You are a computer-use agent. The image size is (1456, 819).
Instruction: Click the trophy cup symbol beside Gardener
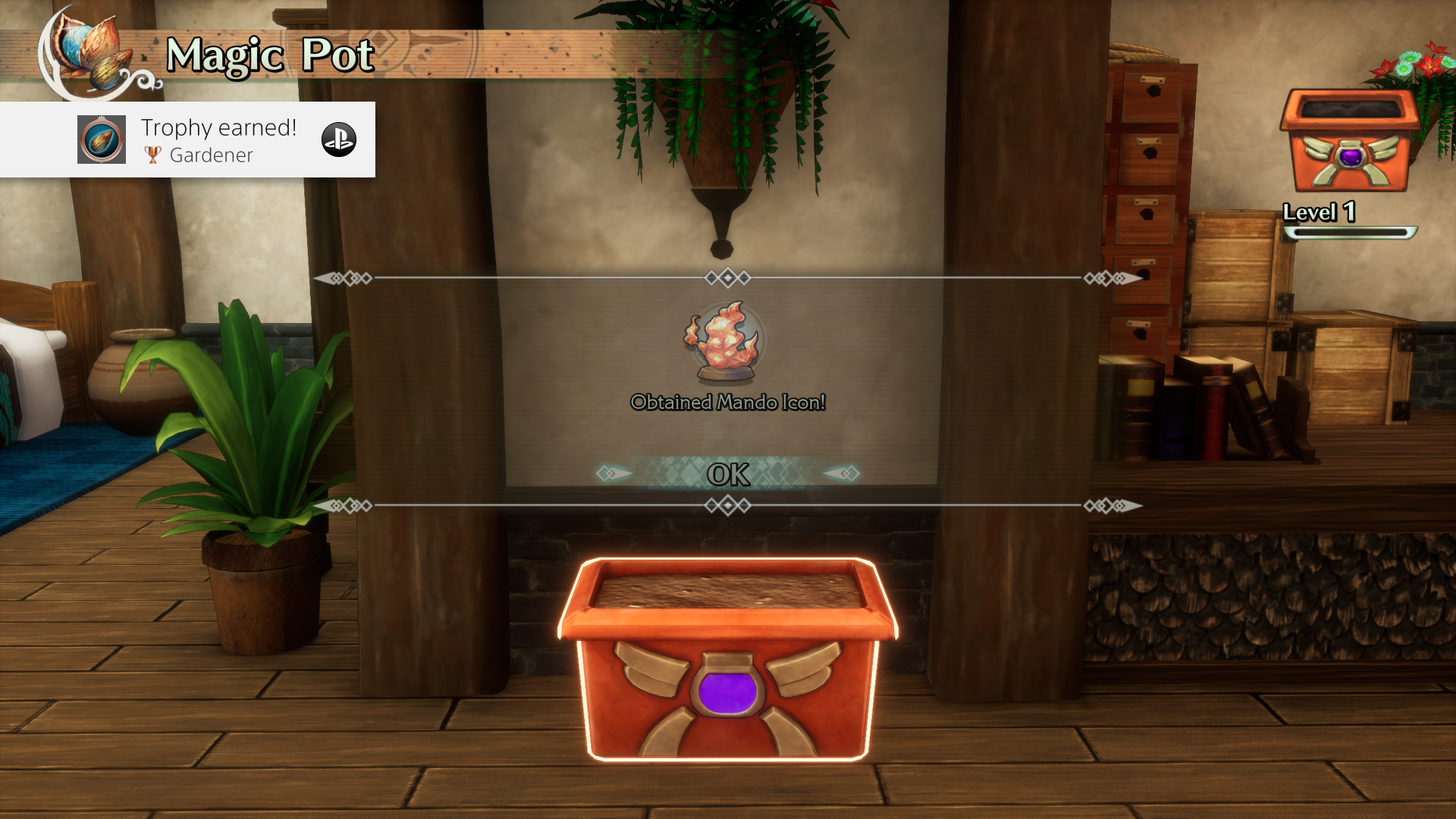coord(152,156)
